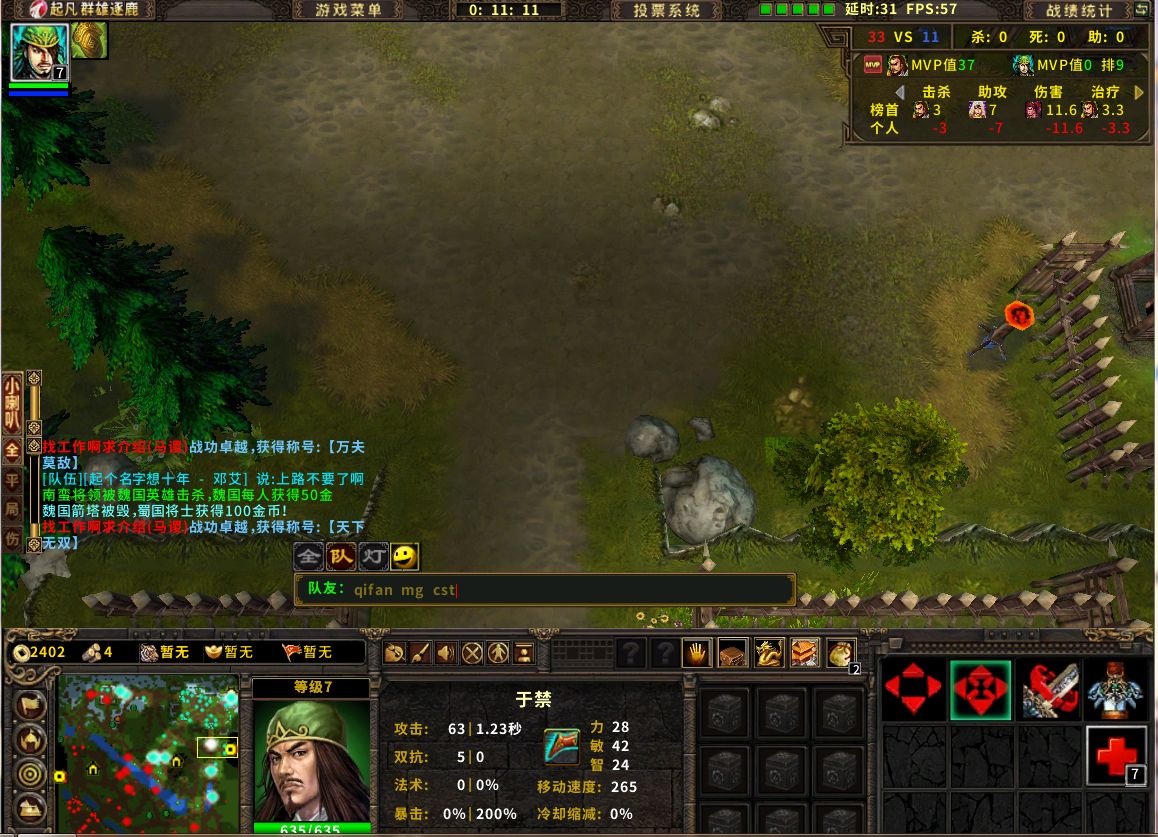Toggle the speaker sound button
Viewport: 1158px width, 837px height.
[x=446, y=654]
